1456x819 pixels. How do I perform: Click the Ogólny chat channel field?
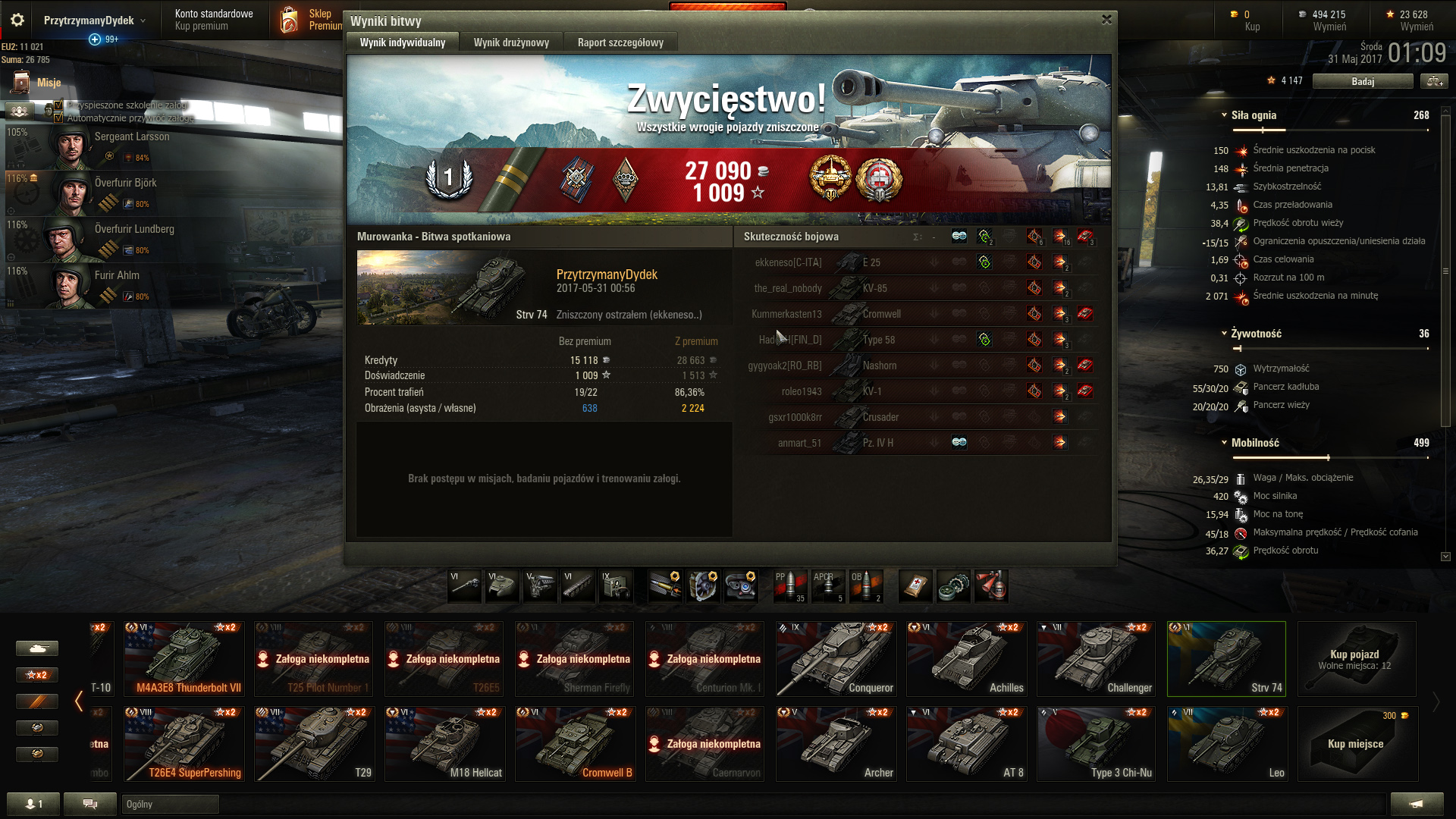[170, 804]
